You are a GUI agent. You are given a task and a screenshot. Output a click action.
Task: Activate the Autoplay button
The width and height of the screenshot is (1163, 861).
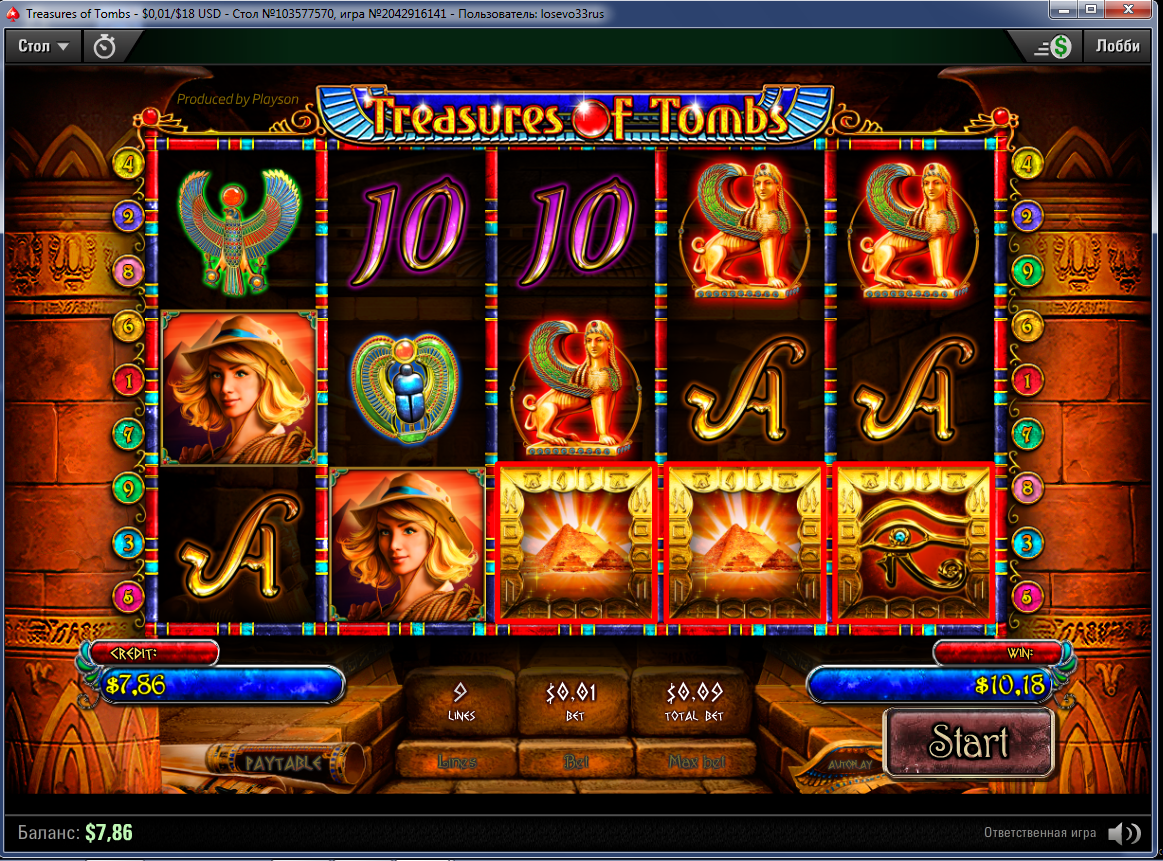[x=850, y=765]
